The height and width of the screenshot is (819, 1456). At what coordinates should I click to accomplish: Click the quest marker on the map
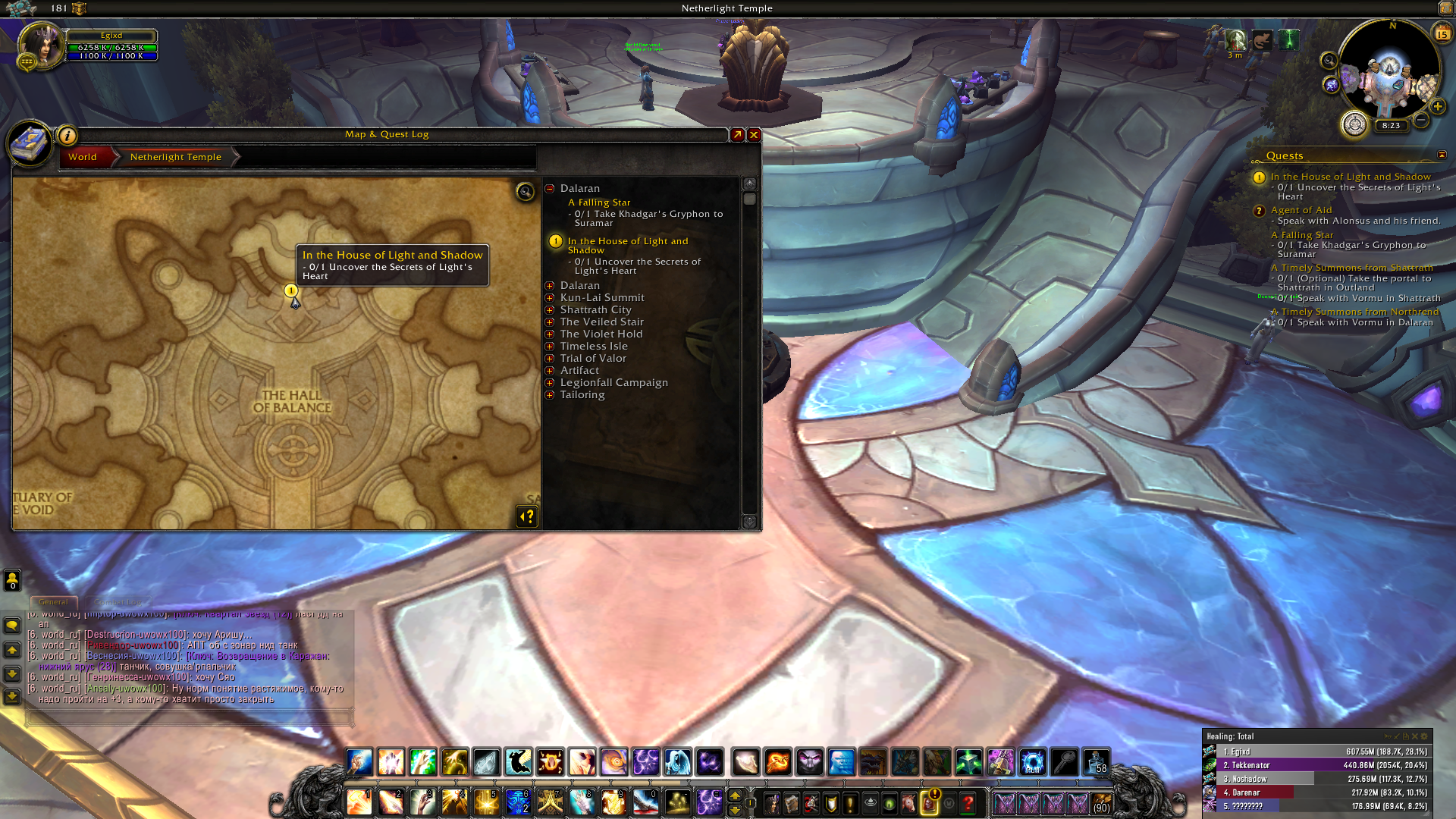pyautogui.click(x=290, y=290)
